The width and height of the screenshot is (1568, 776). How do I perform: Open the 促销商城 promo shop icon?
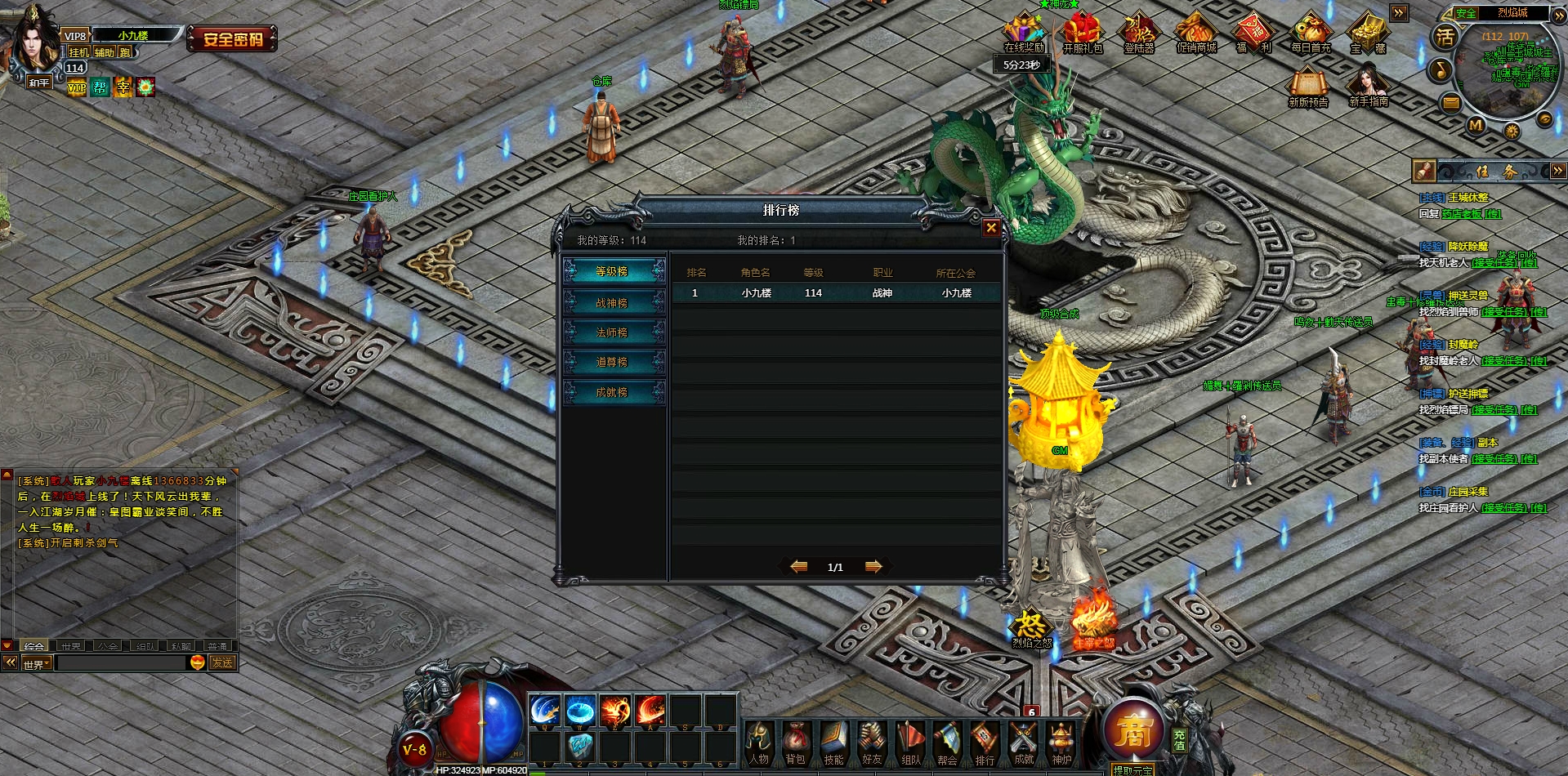[x=1196, y=34]
